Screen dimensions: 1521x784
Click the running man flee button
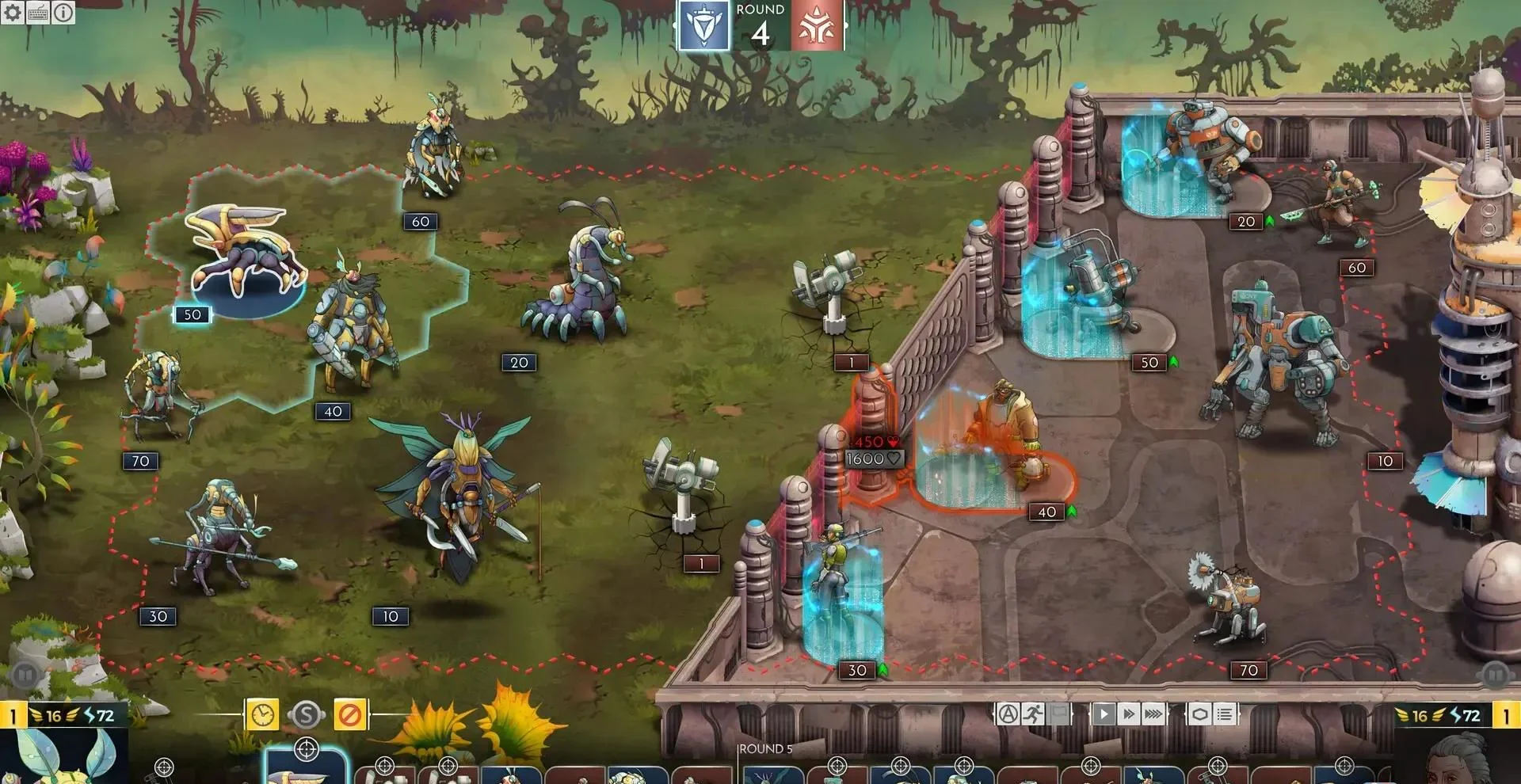point(1033,714)
